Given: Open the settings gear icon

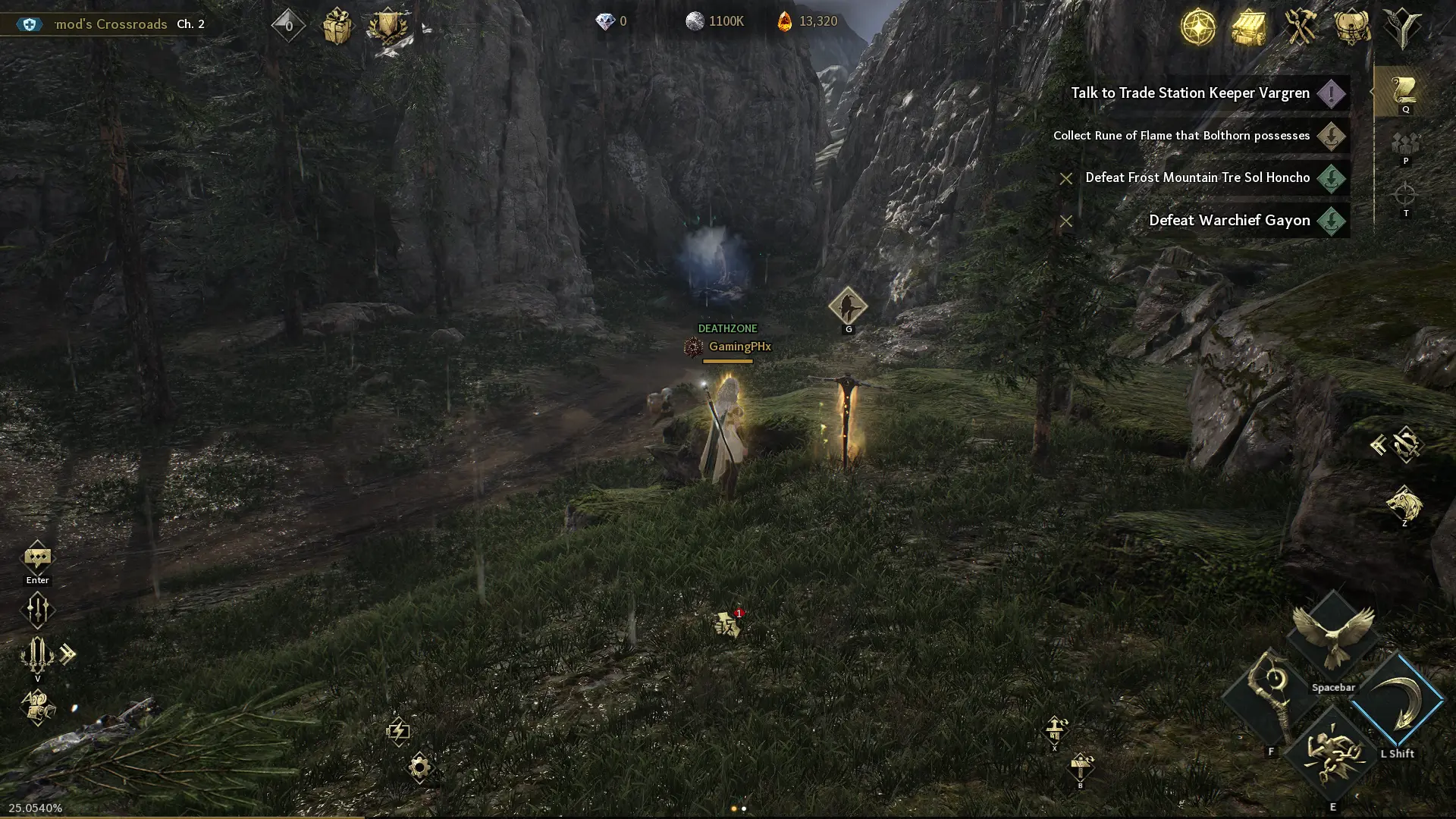Looking at the screenshot, I should click(x=419, y=768).
